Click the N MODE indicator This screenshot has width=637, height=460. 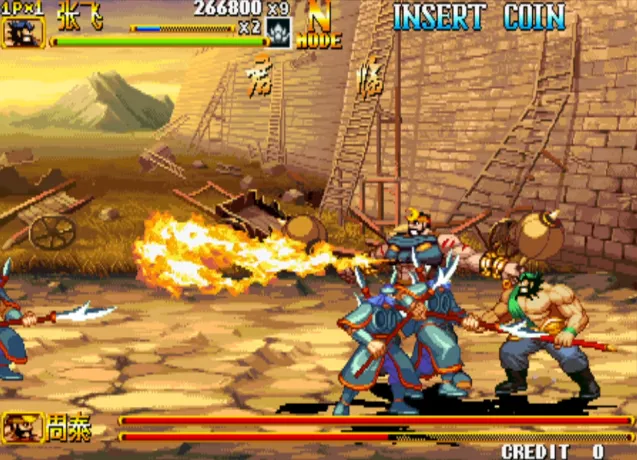tap(318, 26)
